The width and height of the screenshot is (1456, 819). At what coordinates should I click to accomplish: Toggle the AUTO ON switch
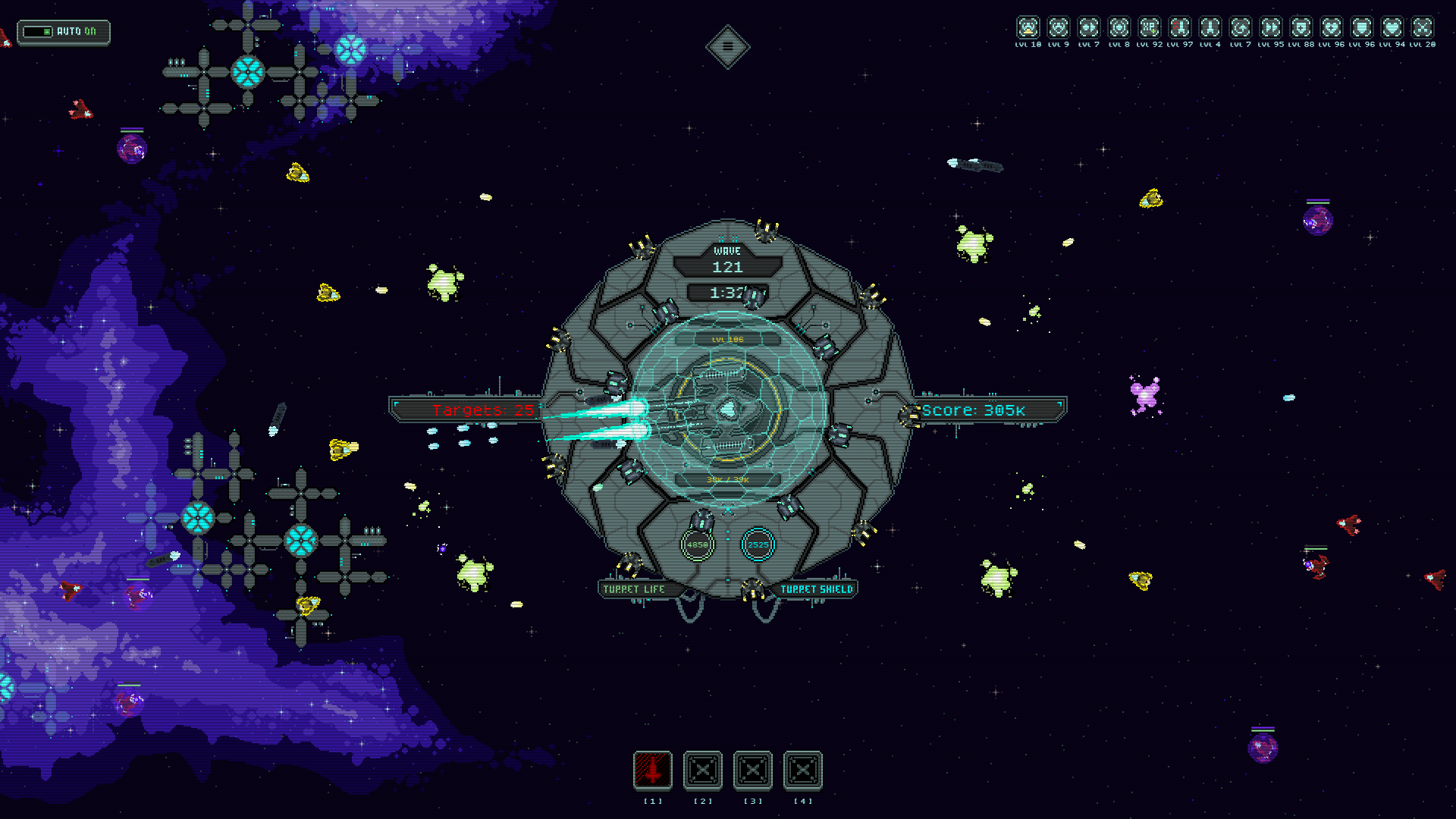click(x=63, y=32)
